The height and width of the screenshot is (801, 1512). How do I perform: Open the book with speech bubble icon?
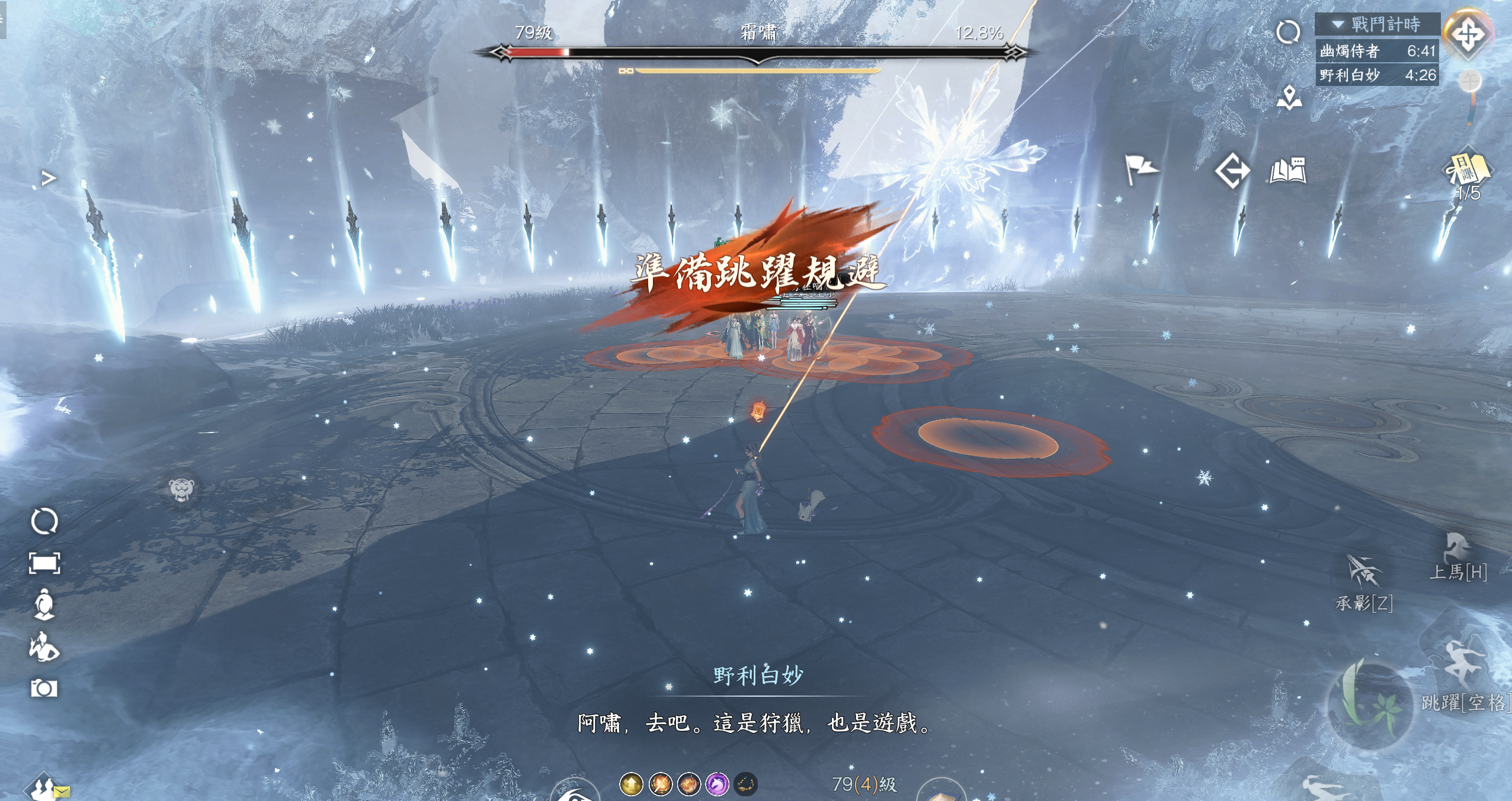pyautogui.click(x=1288, y=171)
